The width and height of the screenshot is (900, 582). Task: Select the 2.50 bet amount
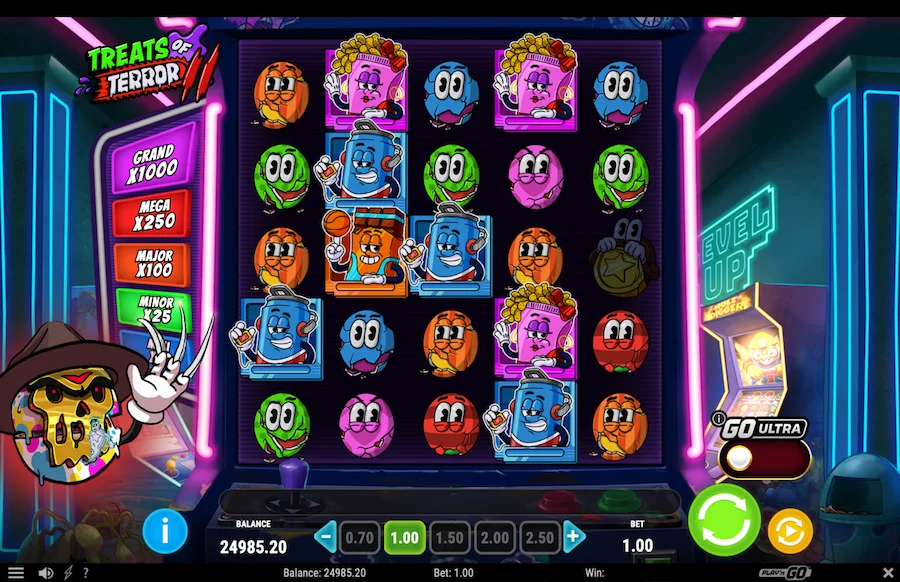pos(539,537)
